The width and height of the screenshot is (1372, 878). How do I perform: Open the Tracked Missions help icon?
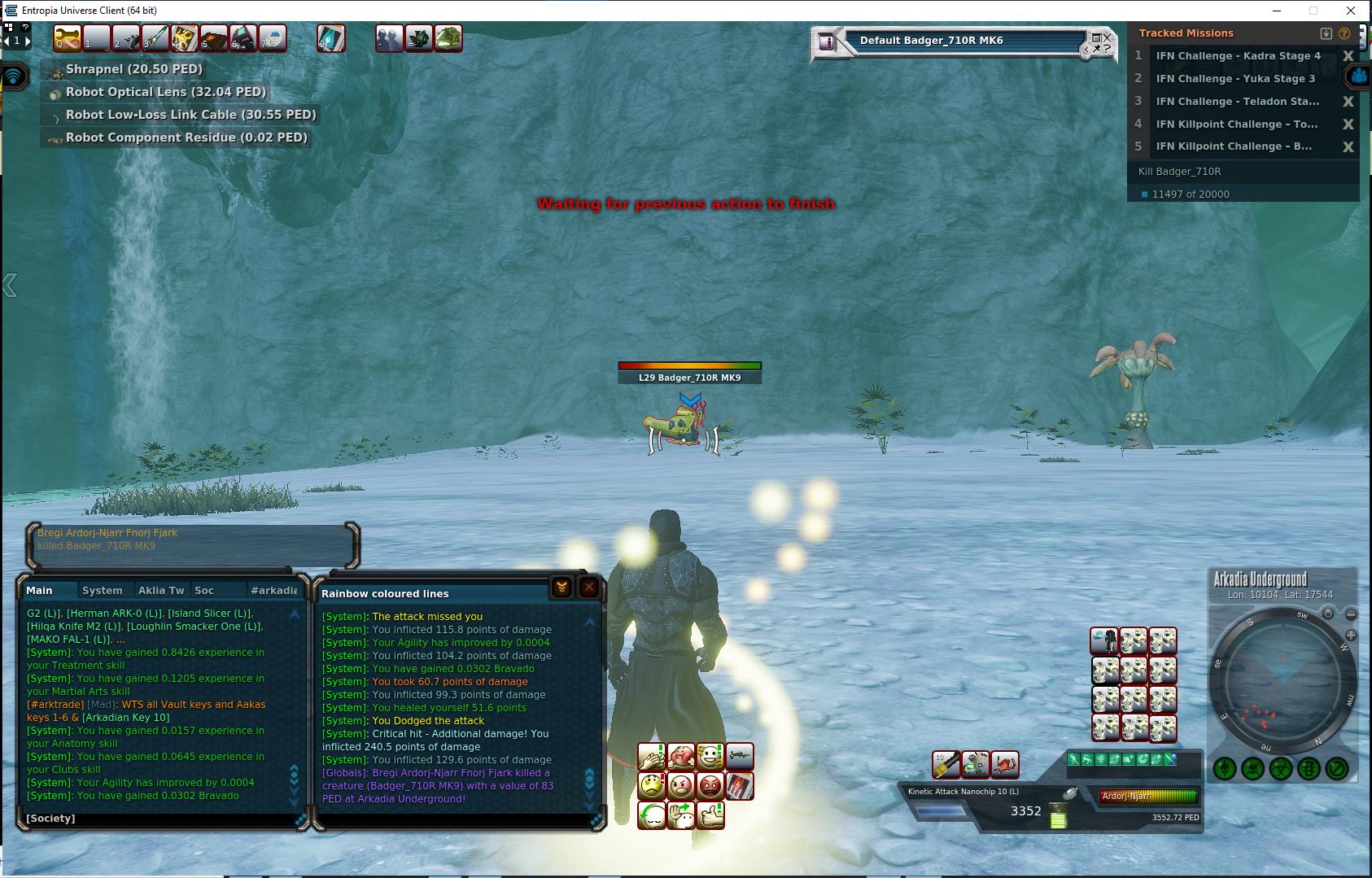[1344, 33]
